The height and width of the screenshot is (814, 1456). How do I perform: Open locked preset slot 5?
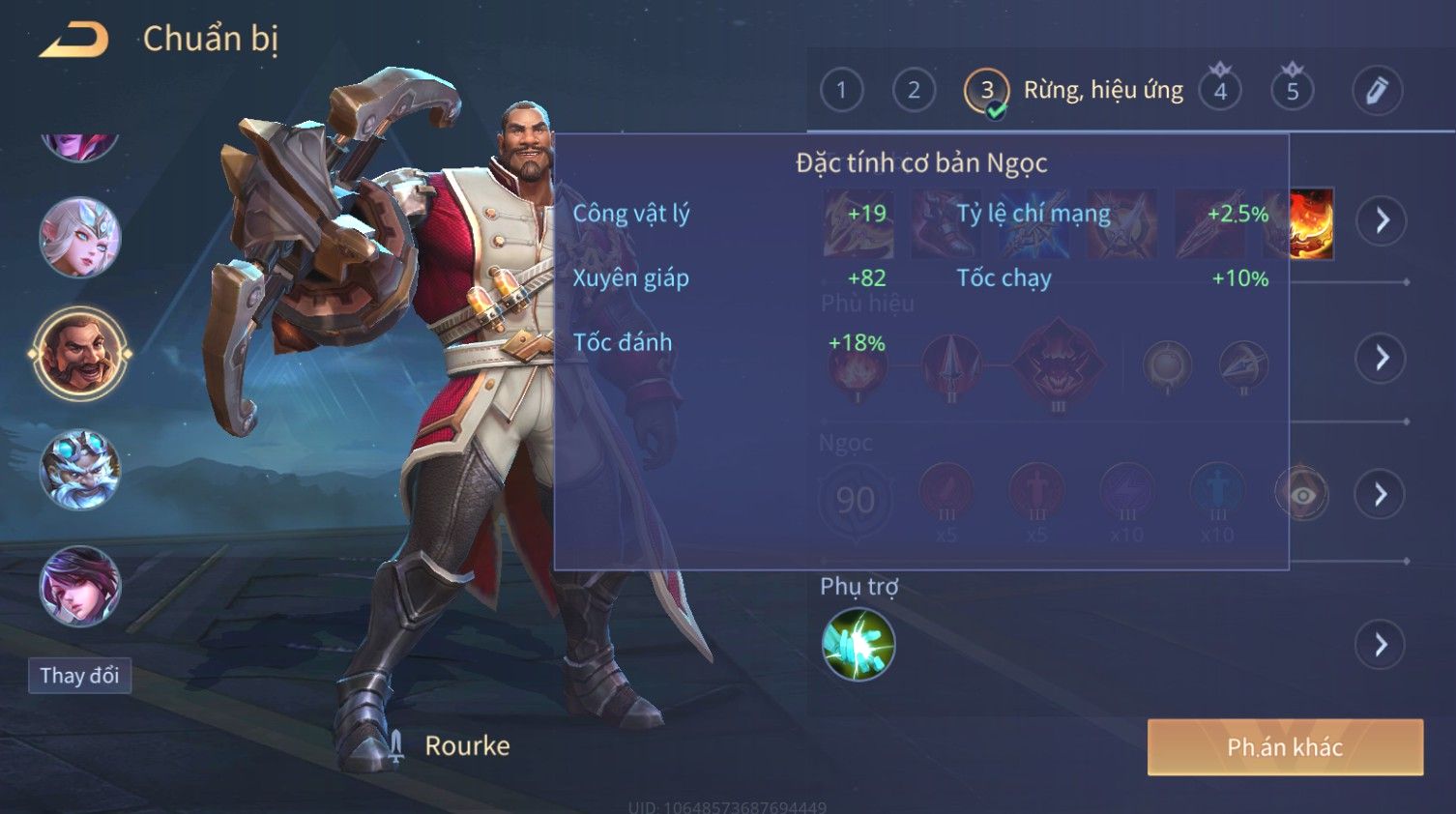point(1293,91)
